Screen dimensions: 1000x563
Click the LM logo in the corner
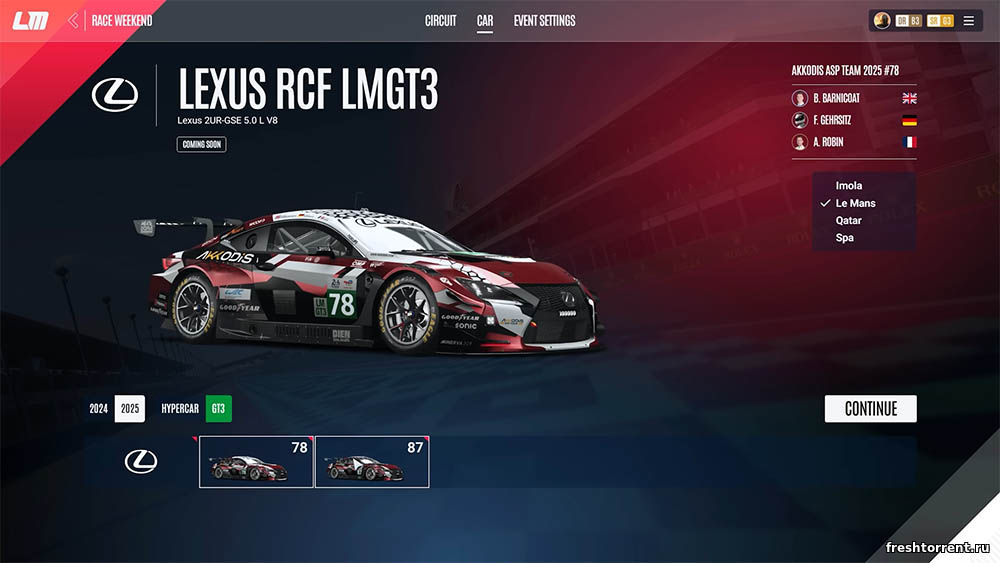[x=30, y=21]
